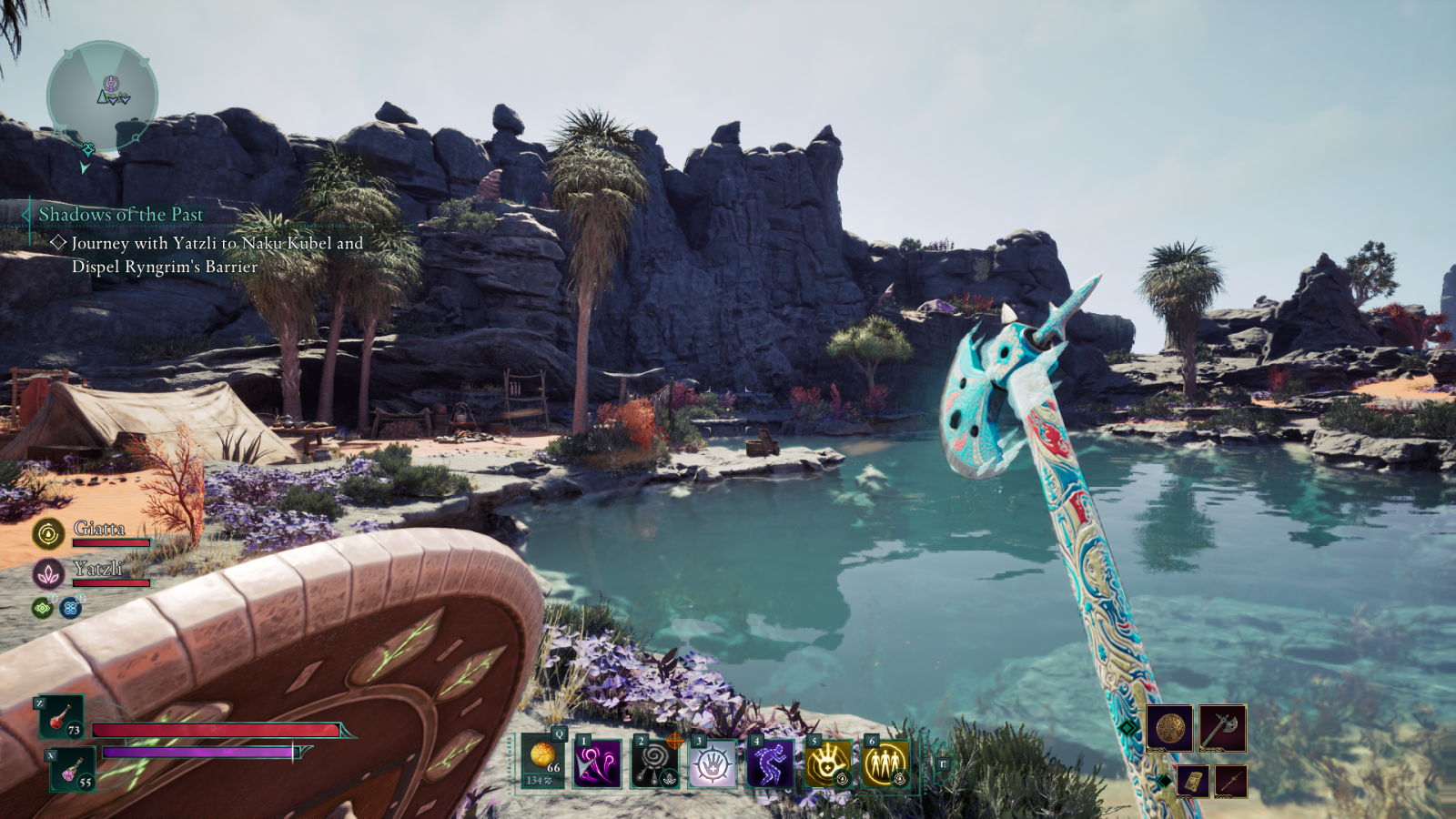Open the Shadows of the Past quest tracker
The width and height of the screenshot is (1456, 819).
[x=121, y=215]
